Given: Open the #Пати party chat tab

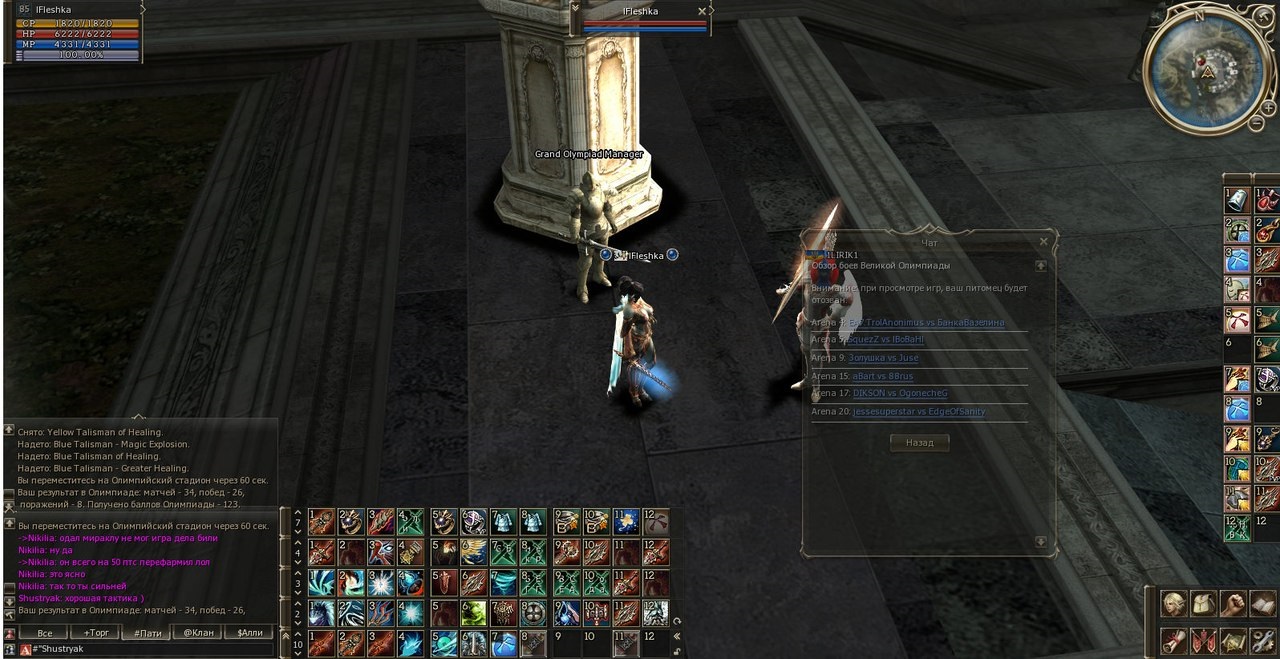Looking at the screenshot, I should (x=146, y=633).
